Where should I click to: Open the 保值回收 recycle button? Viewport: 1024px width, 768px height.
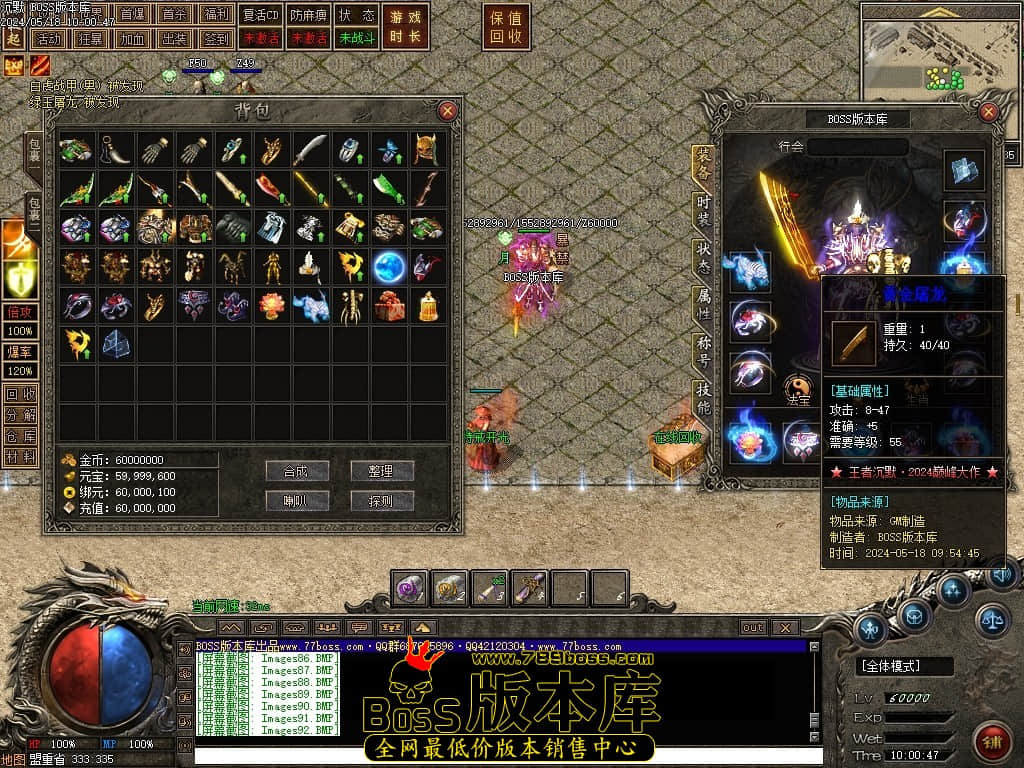pyautogui.click(x=508, y=26)
